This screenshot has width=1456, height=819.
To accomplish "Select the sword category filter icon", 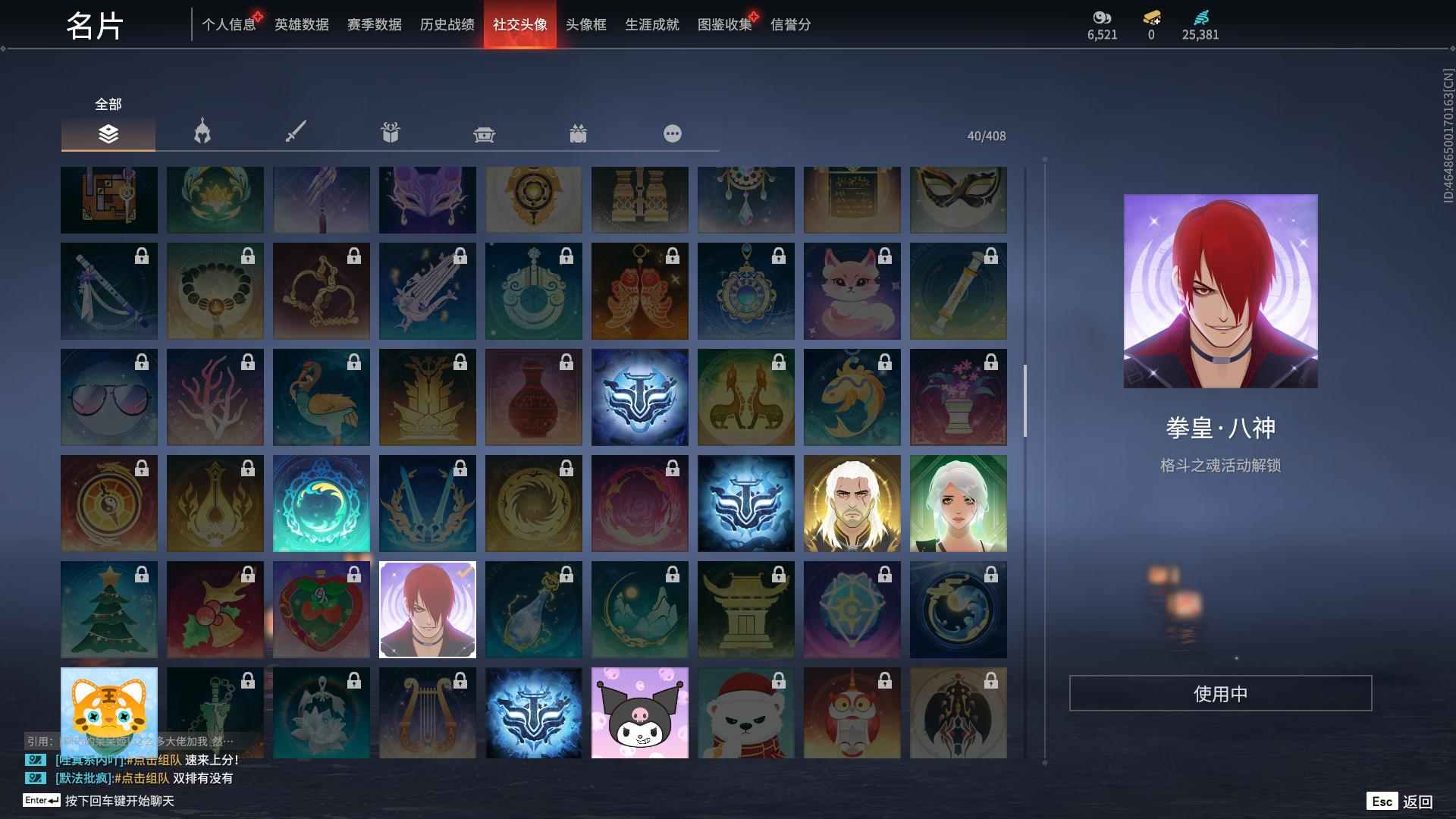I will pos(295,133).
